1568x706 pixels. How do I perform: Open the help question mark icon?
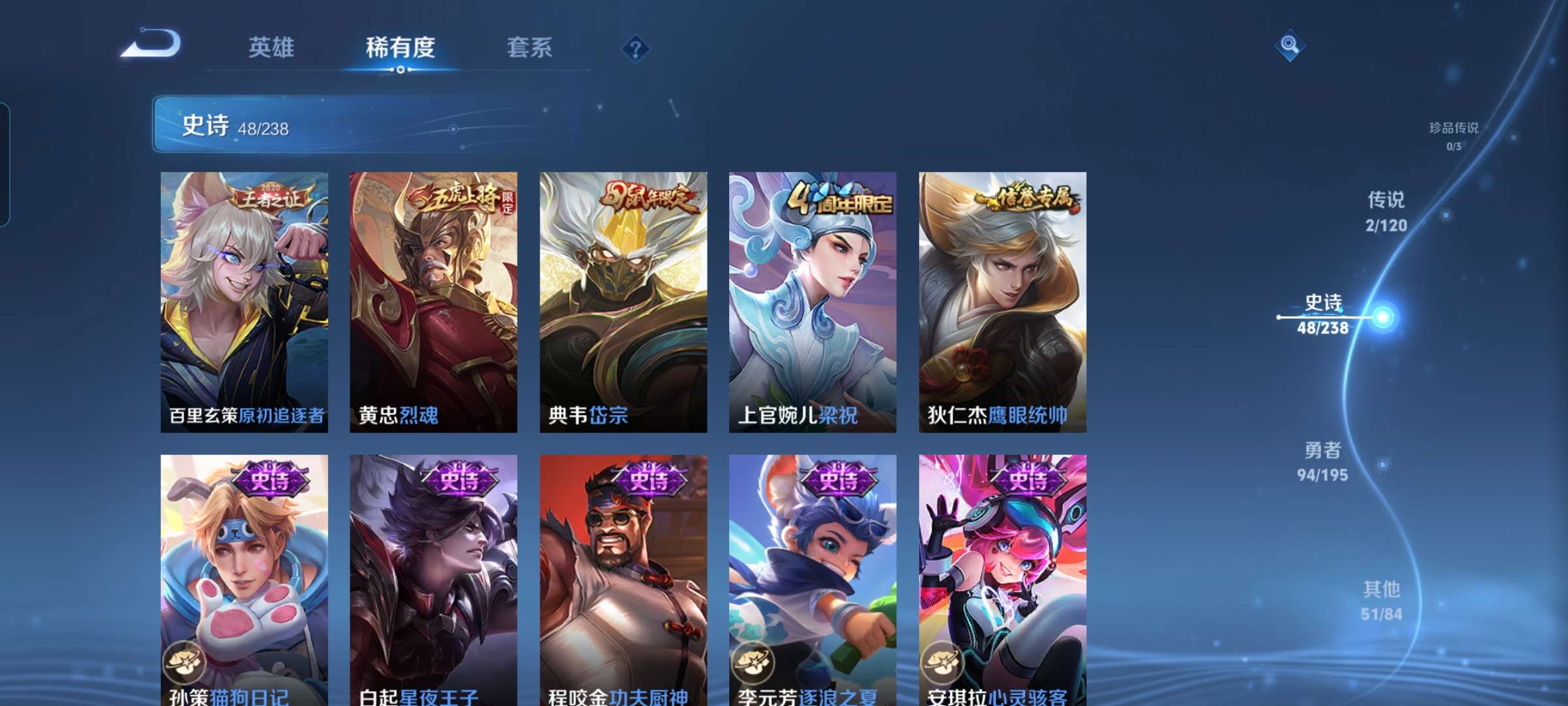pyautogui.click(x=634, y=48)
